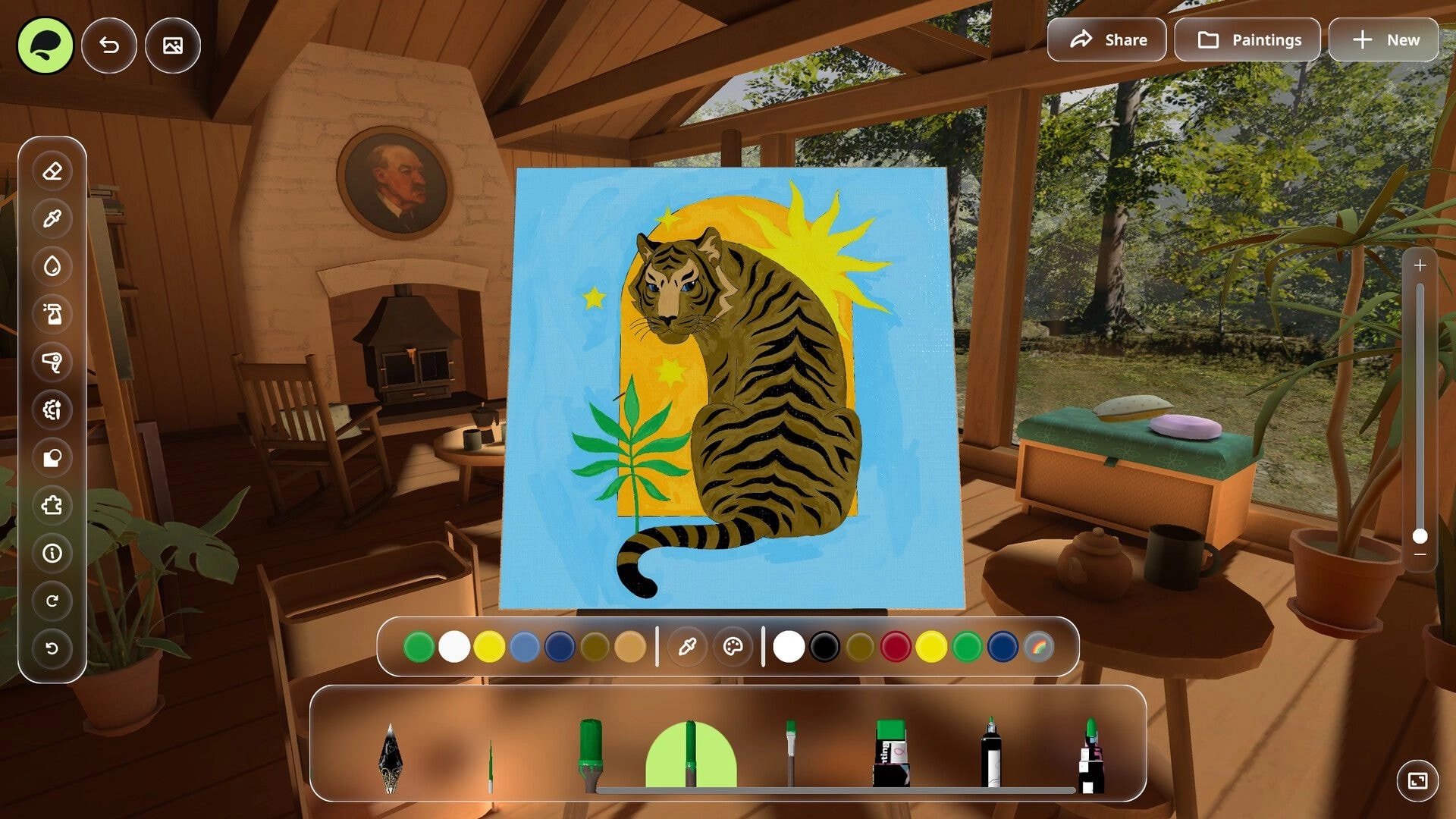This screenshot has height=819, width=1456.
Task: Click the puzzle piece icon in the sidebar
Action: (52, 506)
